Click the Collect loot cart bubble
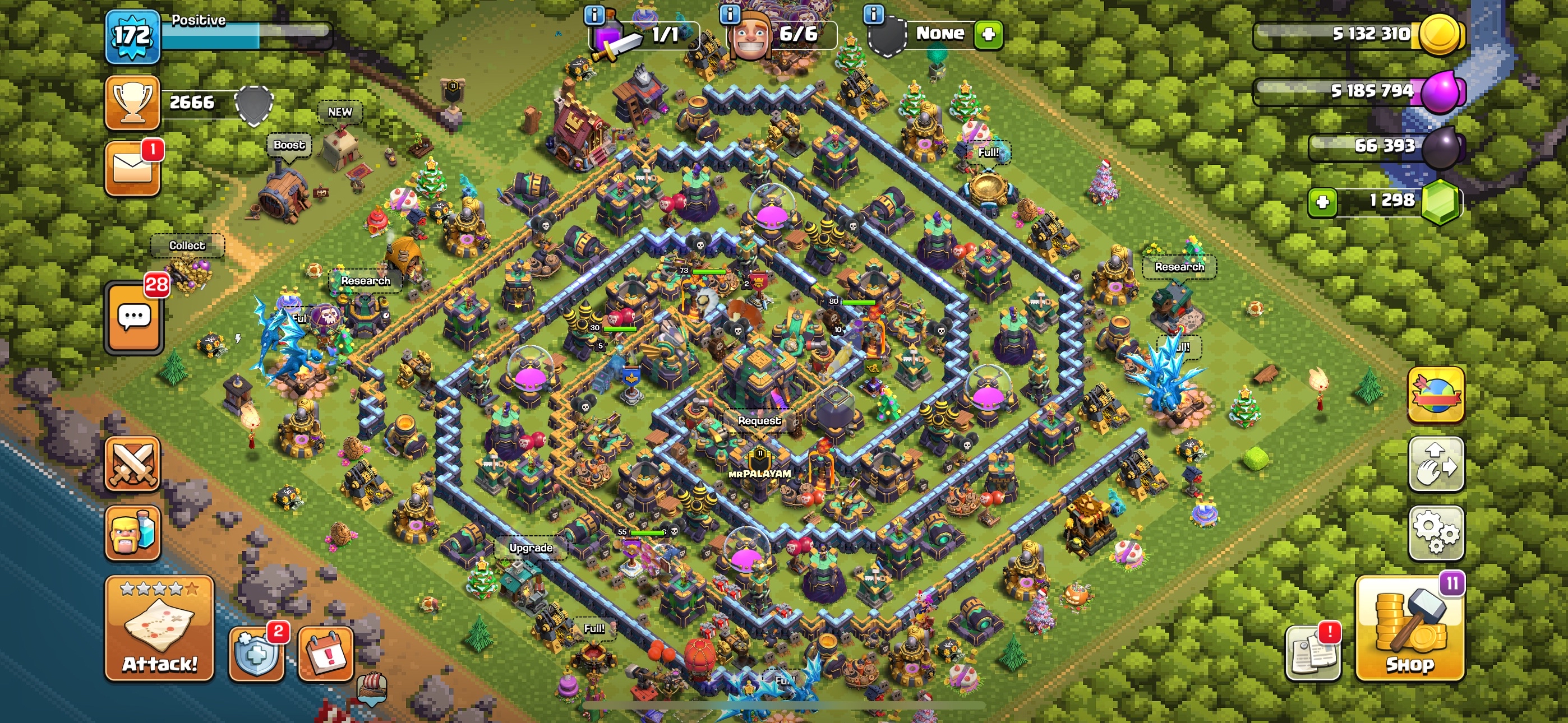This screenshot has width=1568, height=723. click(187, 245)
